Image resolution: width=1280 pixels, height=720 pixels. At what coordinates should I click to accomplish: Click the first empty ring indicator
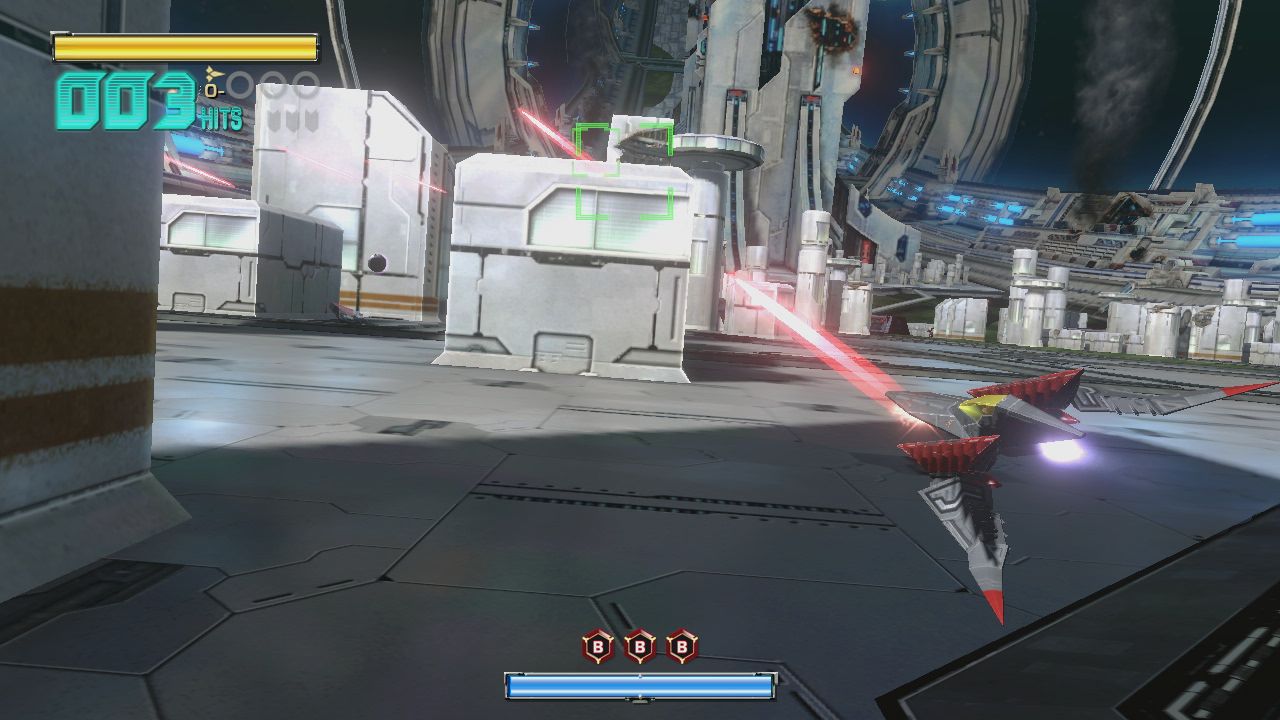239,85
